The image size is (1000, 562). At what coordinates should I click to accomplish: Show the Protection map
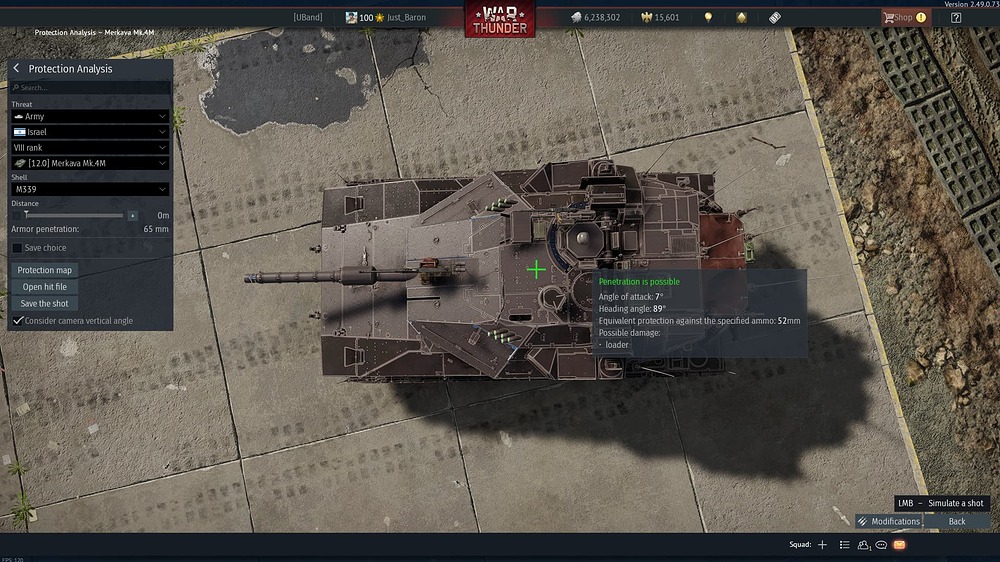pos(44,270)
